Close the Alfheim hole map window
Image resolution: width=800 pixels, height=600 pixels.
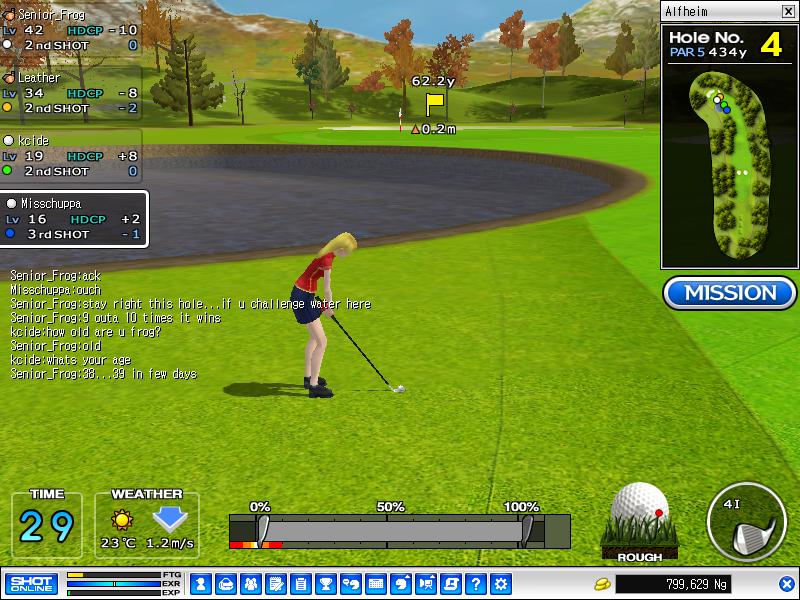pos(786,12)
